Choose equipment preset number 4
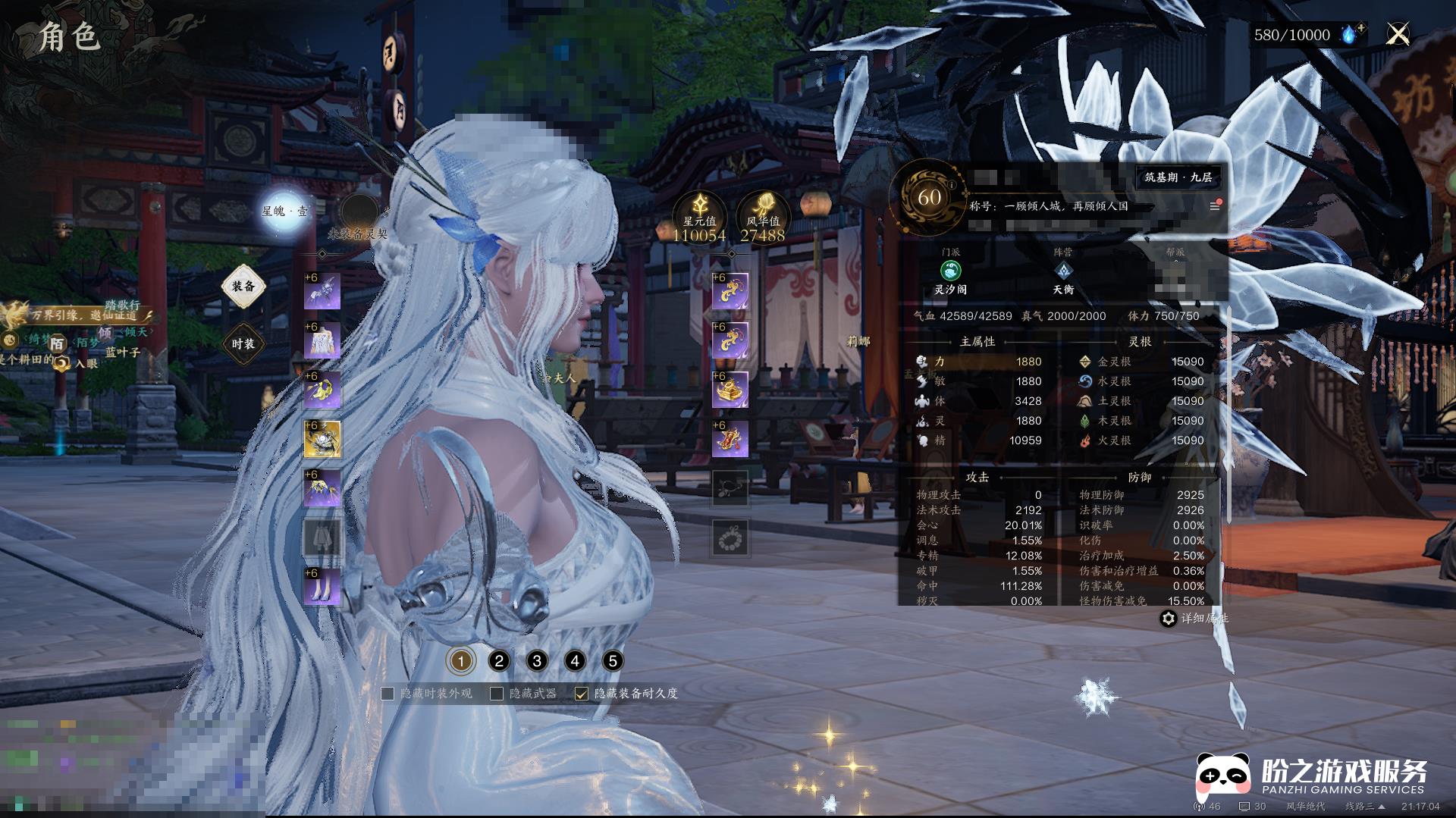 pos(575,661)
